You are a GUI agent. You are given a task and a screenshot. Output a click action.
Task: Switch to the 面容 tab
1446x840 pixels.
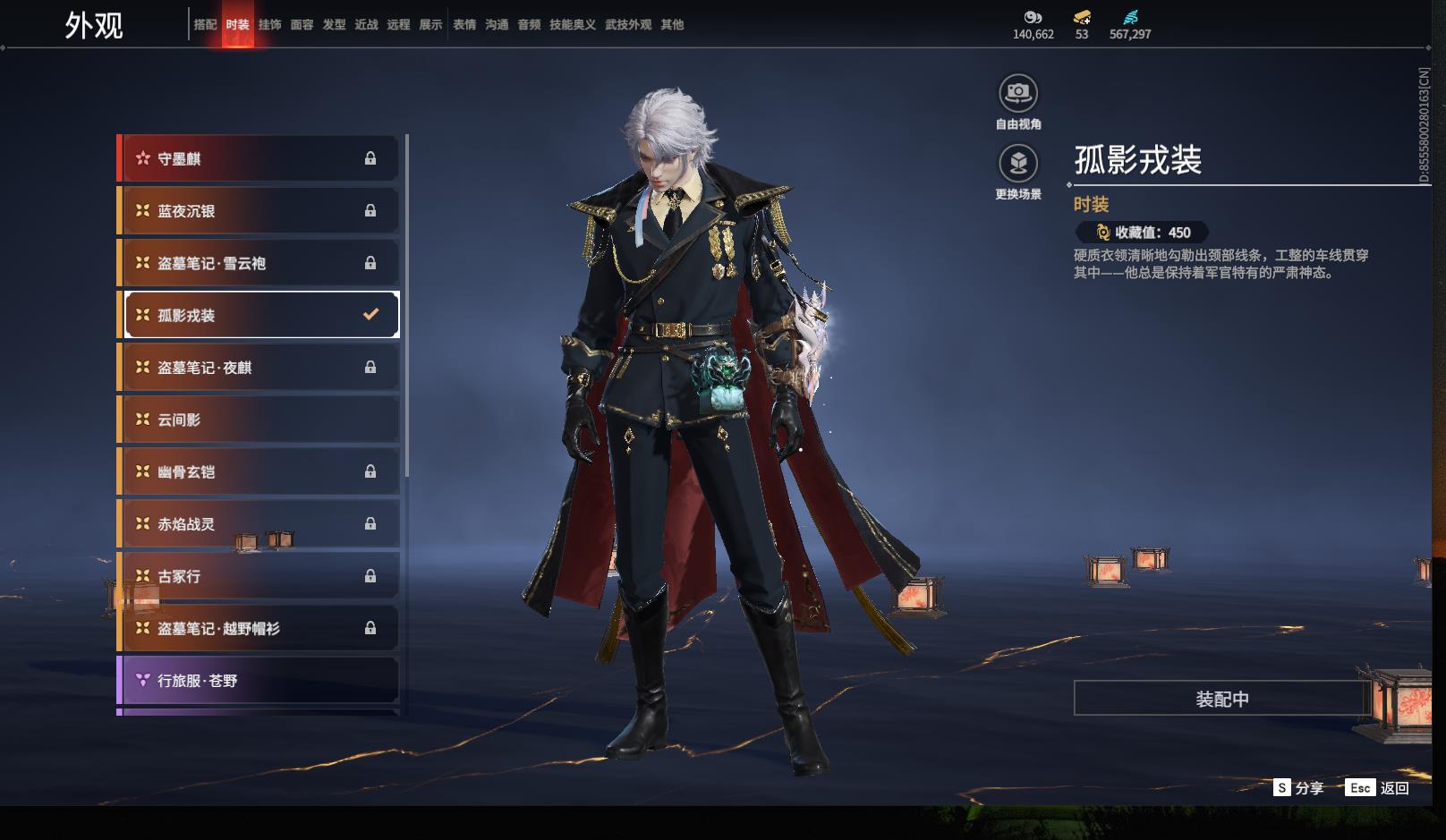click(302, 25)
